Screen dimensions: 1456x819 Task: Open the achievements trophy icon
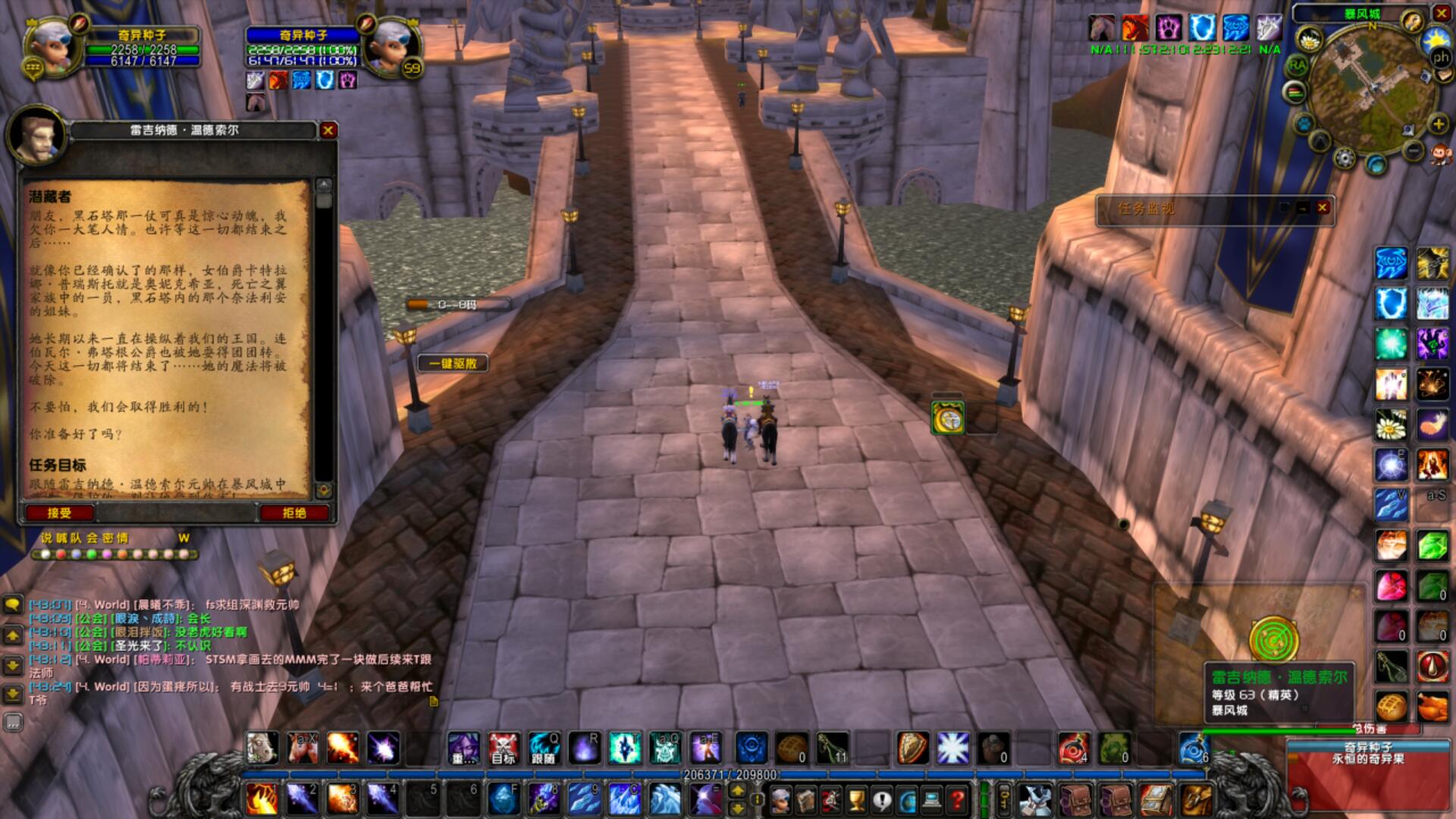856,799
